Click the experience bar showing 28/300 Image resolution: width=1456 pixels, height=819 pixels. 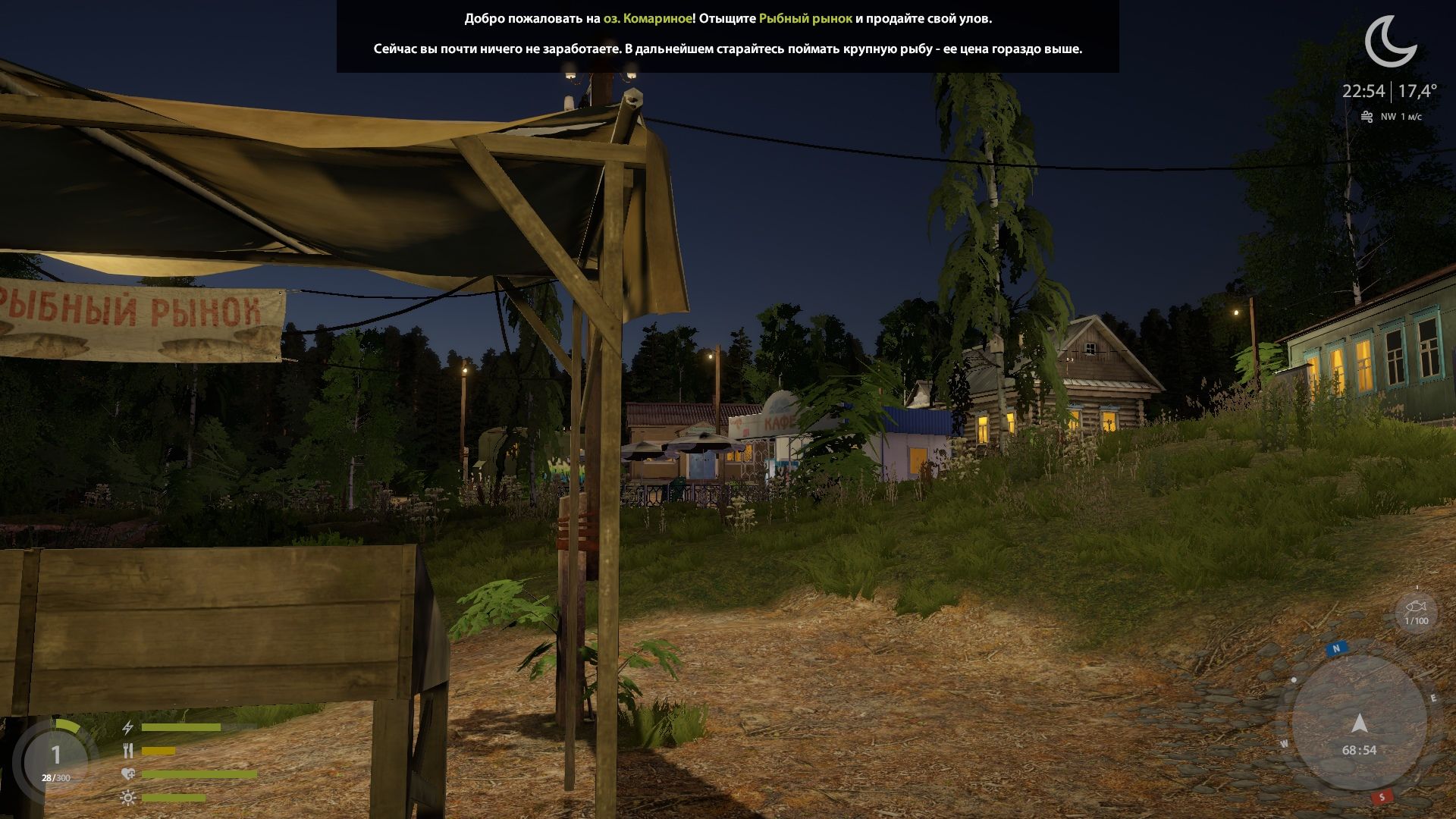pyautogui.click(x=55, y=777)
